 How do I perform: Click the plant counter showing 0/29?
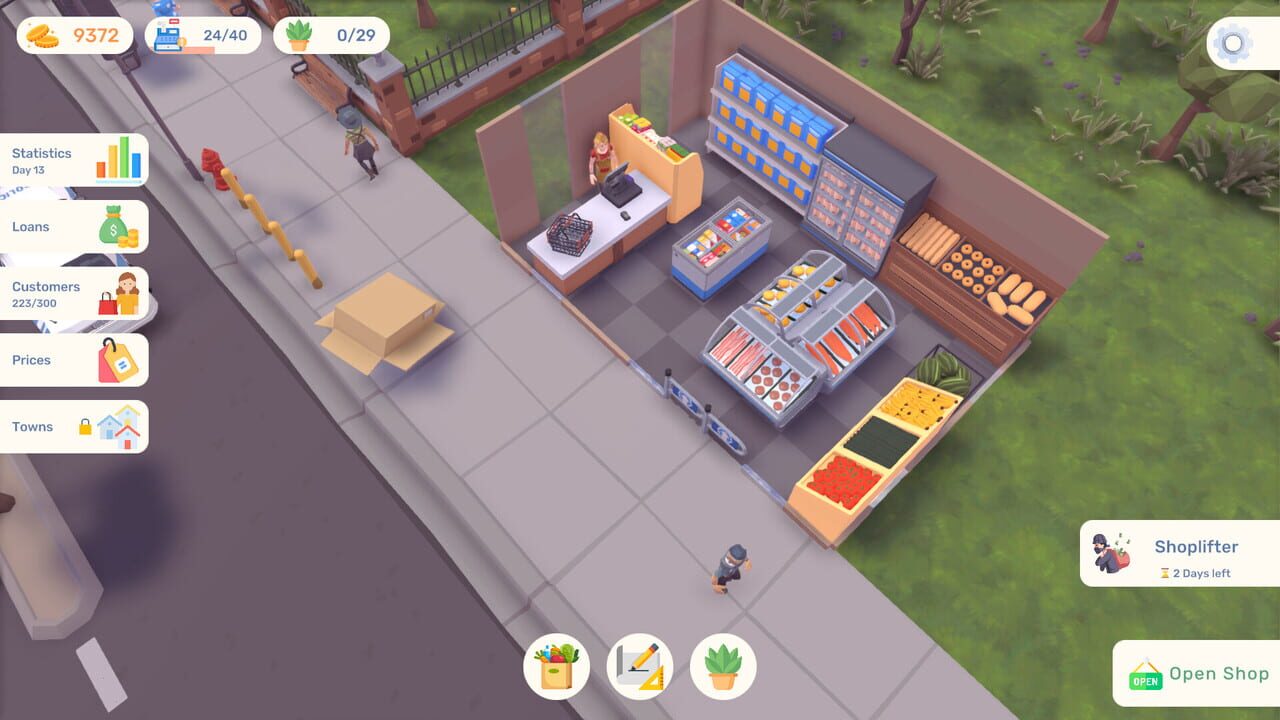(330, 35)
